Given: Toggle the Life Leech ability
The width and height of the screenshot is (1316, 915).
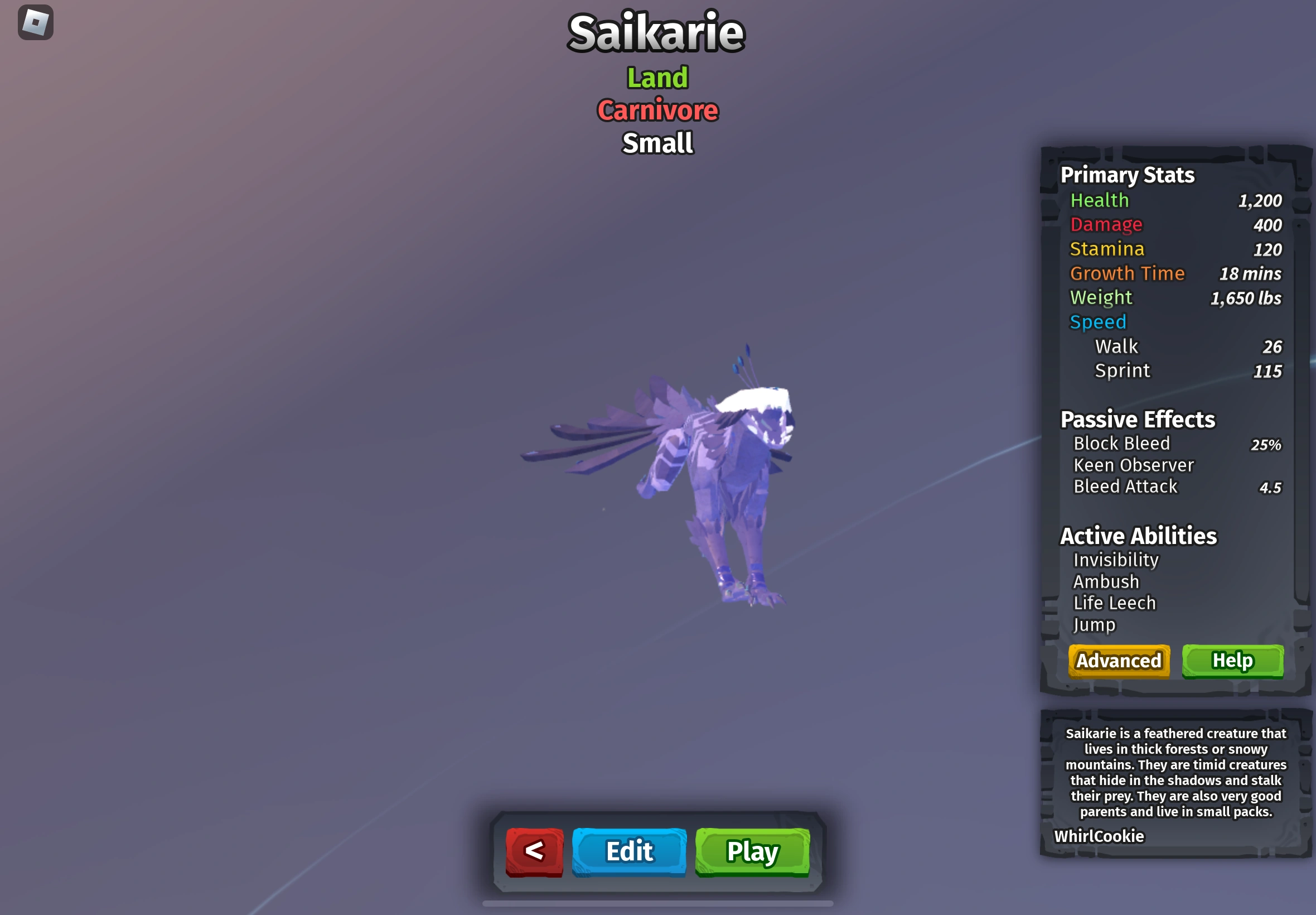Looking at the screenshot, I should pyautogui.click(x=1114, y=603).
